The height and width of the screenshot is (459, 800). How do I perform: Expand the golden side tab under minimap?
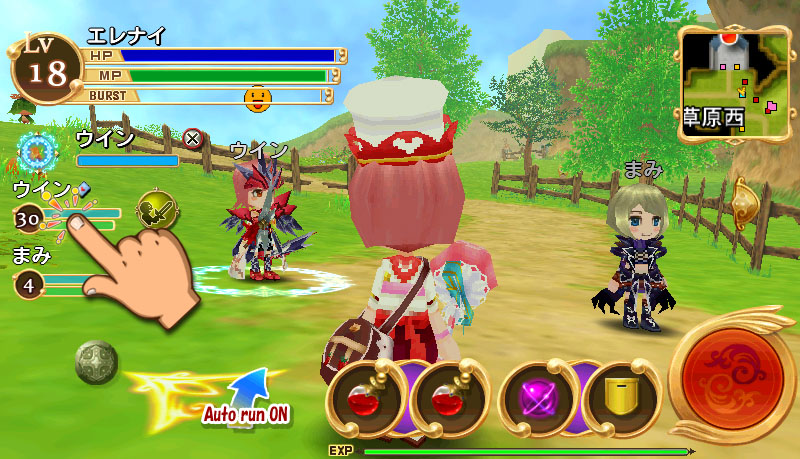click(743, 205)
